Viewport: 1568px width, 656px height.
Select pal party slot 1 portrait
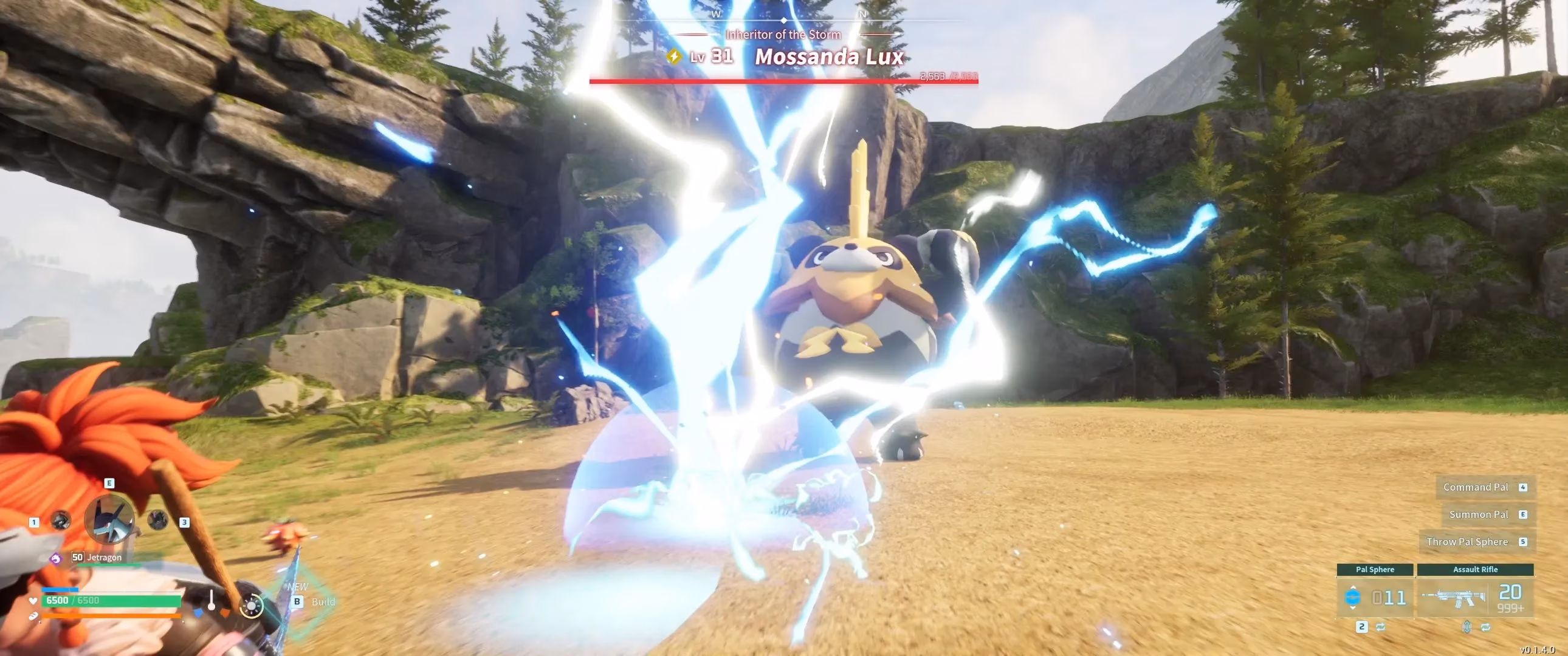(x=61, y=522)
